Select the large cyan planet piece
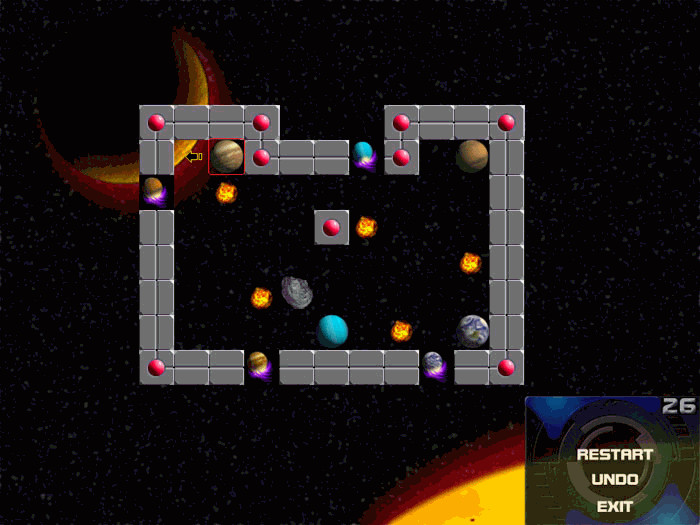Viewport: 700px width, 525px height. pyautogui.click(x=332, y=330)
